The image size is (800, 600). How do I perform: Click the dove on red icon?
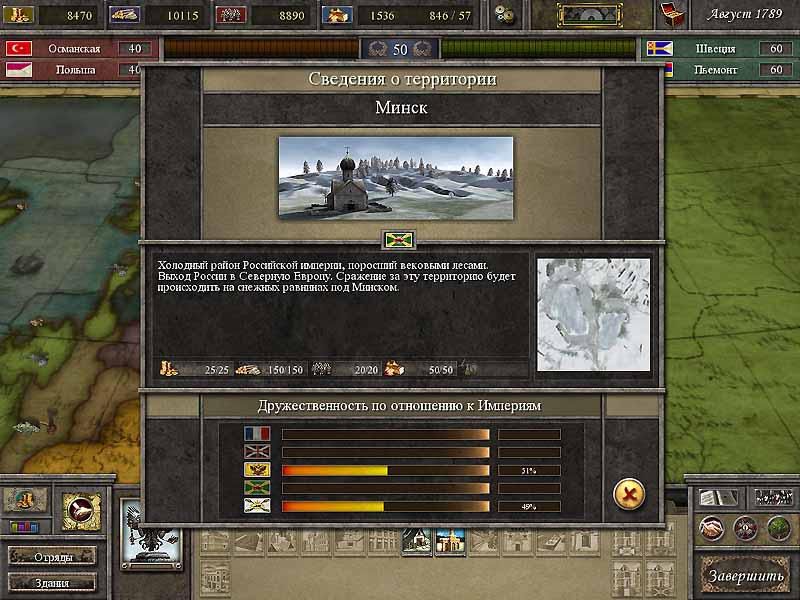pyautogui.click(x=81, y=510)
